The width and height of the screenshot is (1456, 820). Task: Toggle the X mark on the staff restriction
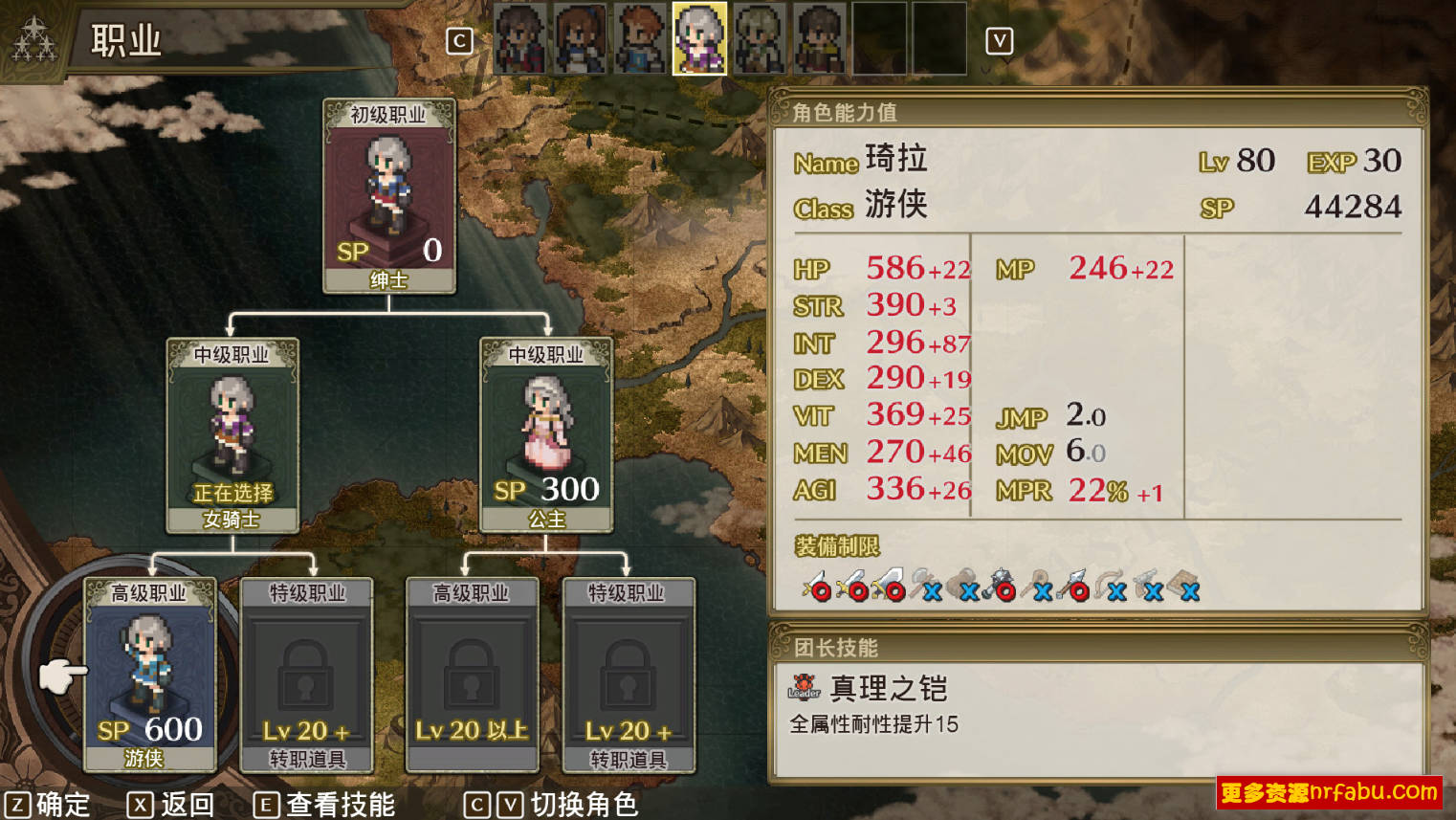[x=1043, y=591]
